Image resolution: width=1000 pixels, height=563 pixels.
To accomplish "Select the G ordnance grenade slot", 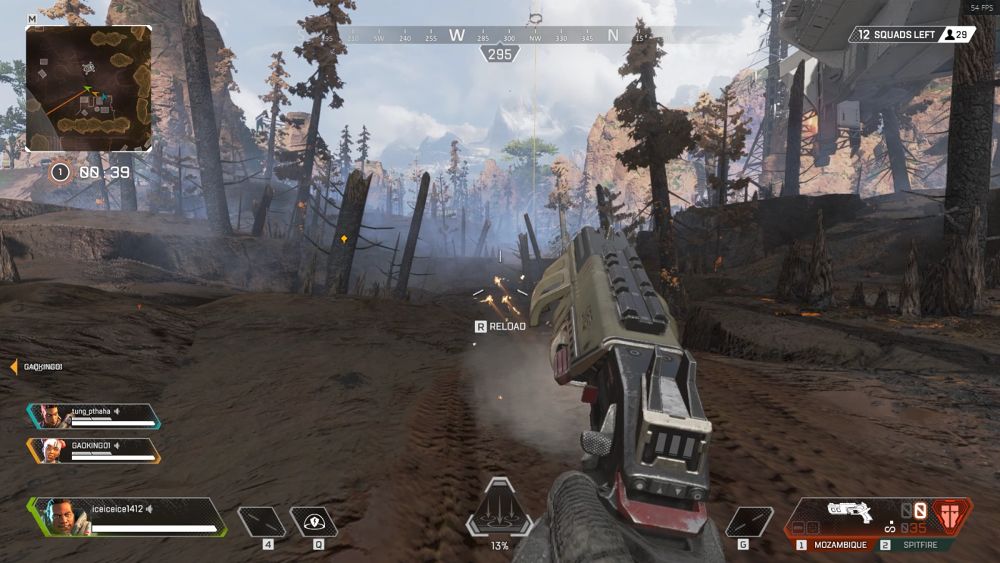I will (x=749, y=522).
